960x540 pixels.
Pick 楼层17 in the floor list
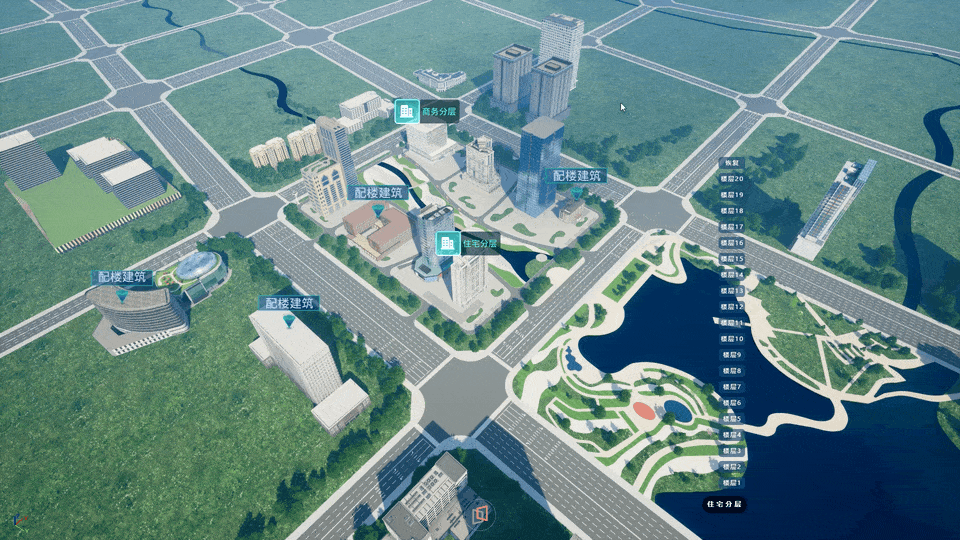tap(732, 227)
